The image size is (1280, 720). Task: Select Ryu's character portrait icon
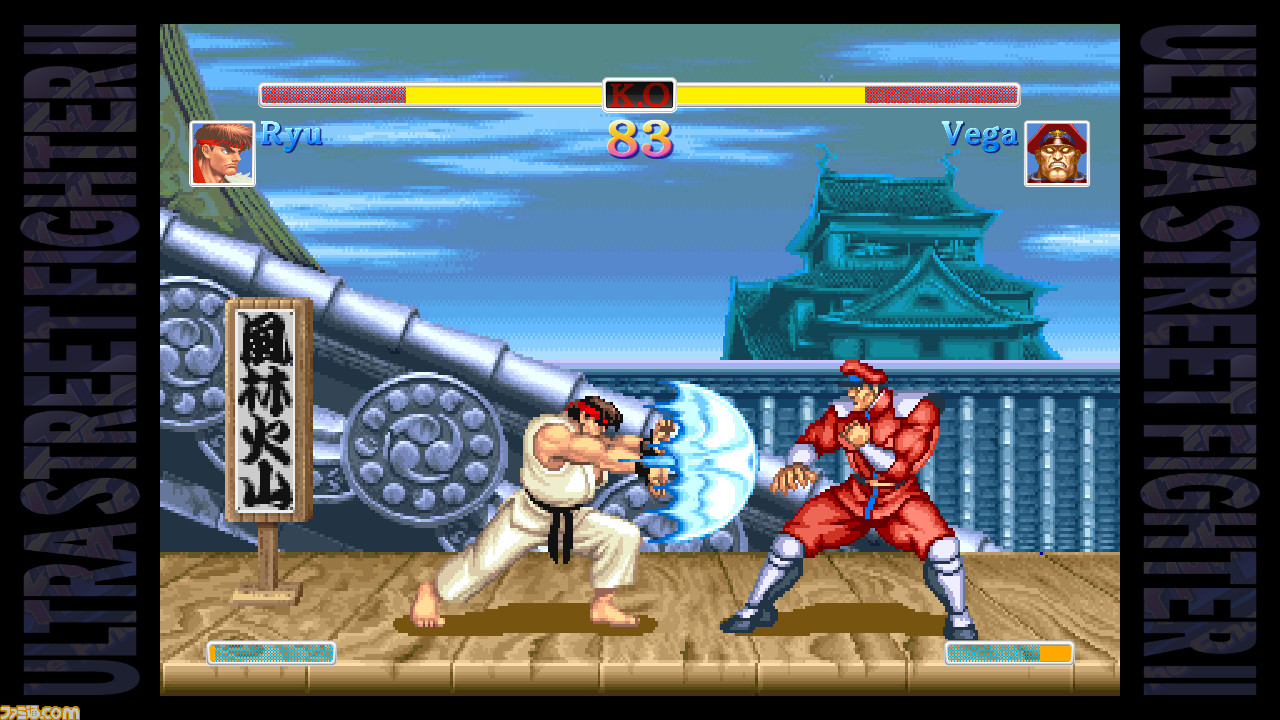point(222,152)
